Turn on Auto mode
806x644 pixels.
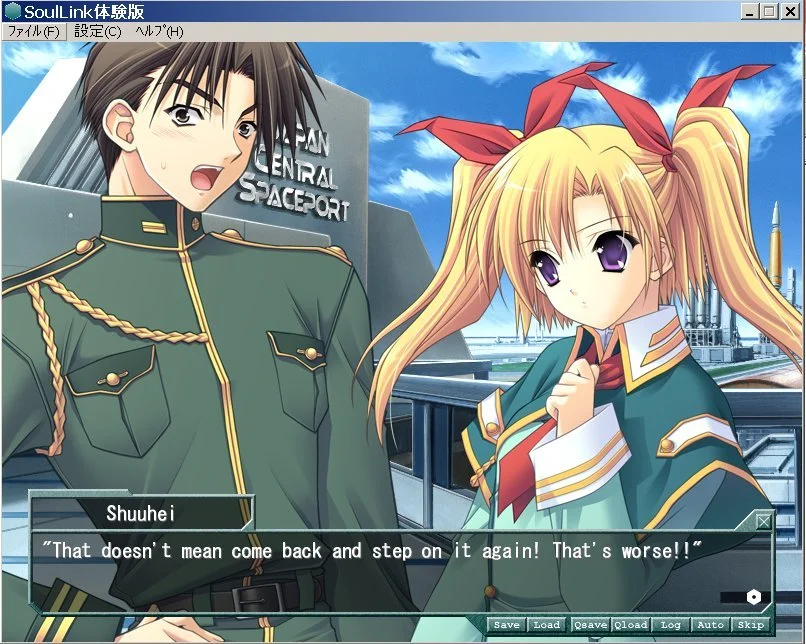710,625
